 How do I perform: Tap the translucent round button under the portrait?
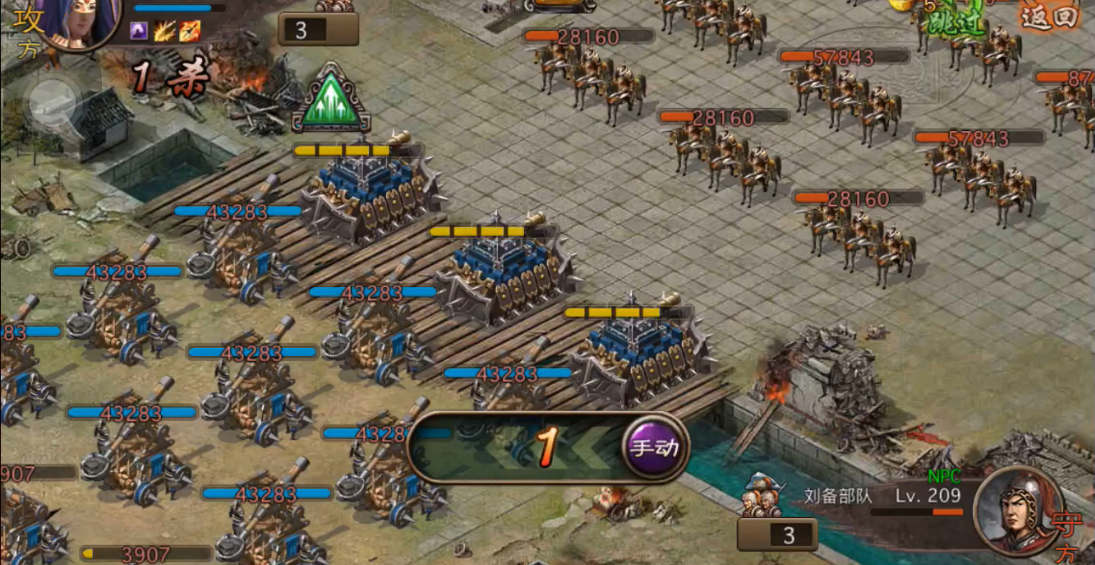point(53,99)
